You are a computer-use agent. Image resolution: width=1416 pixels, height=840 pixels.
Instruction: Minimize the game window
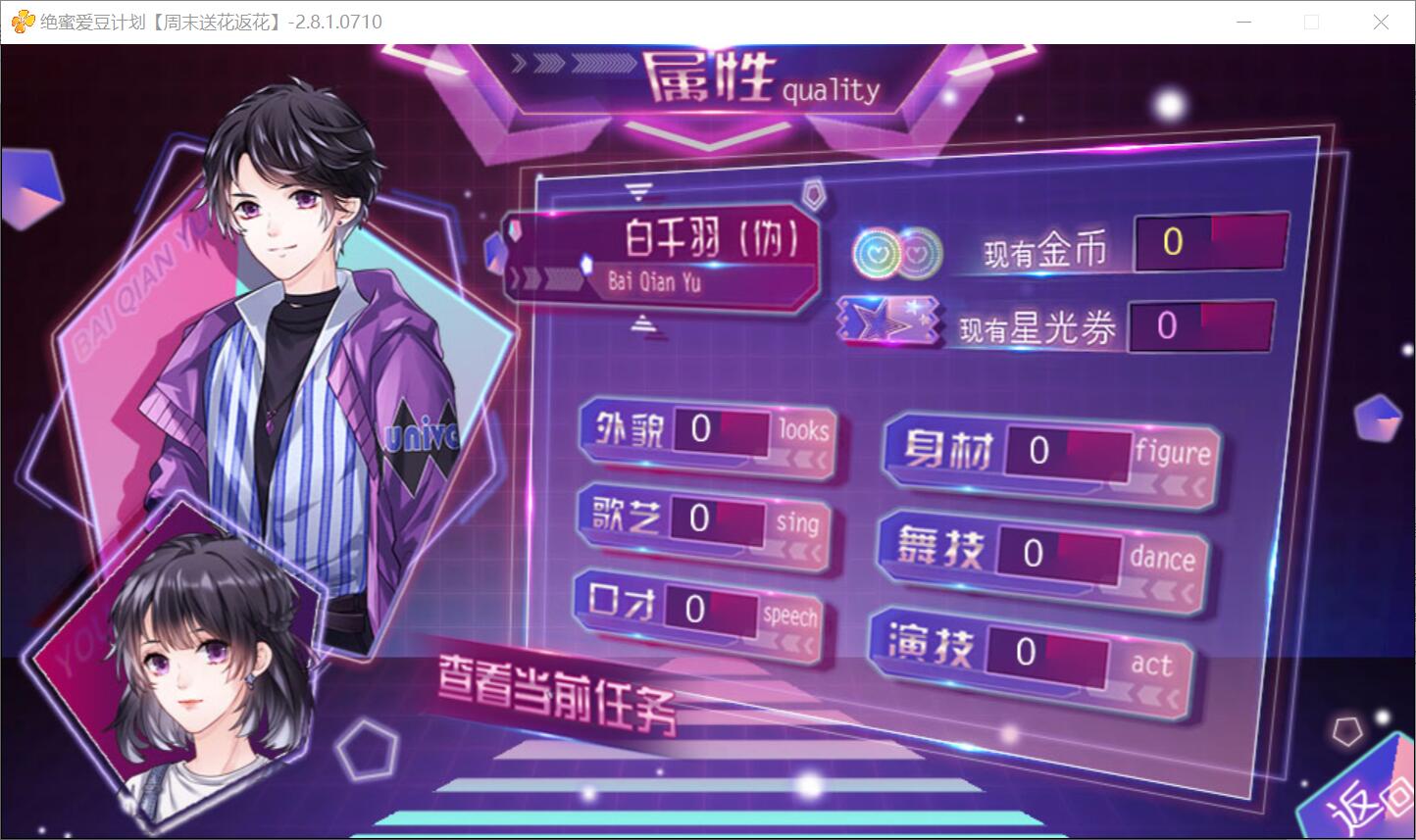pos(1244,22)
